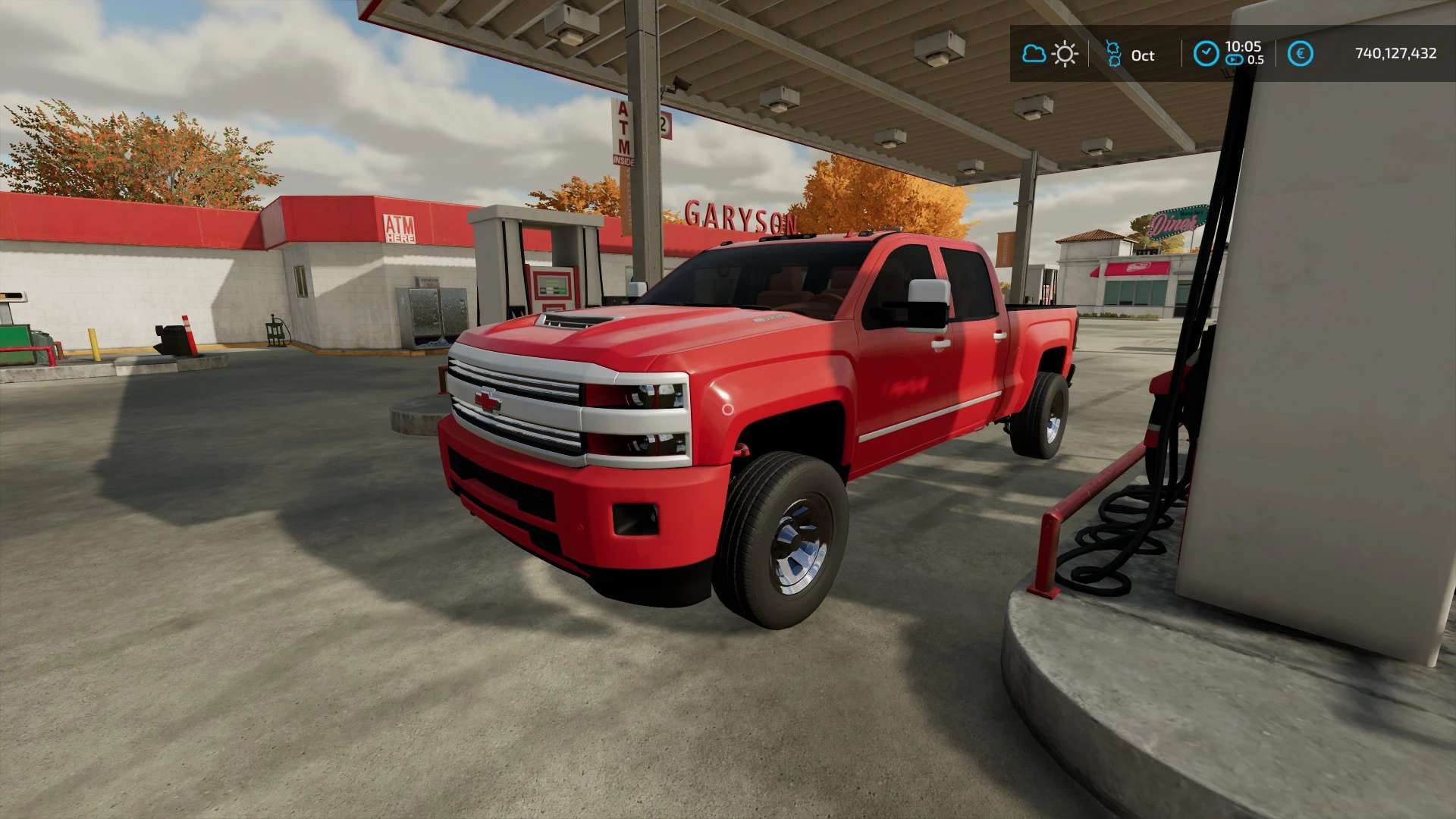Select the season icon beside Oct
Screen dimensions: 1456x819
click(x=1113, y=54)
